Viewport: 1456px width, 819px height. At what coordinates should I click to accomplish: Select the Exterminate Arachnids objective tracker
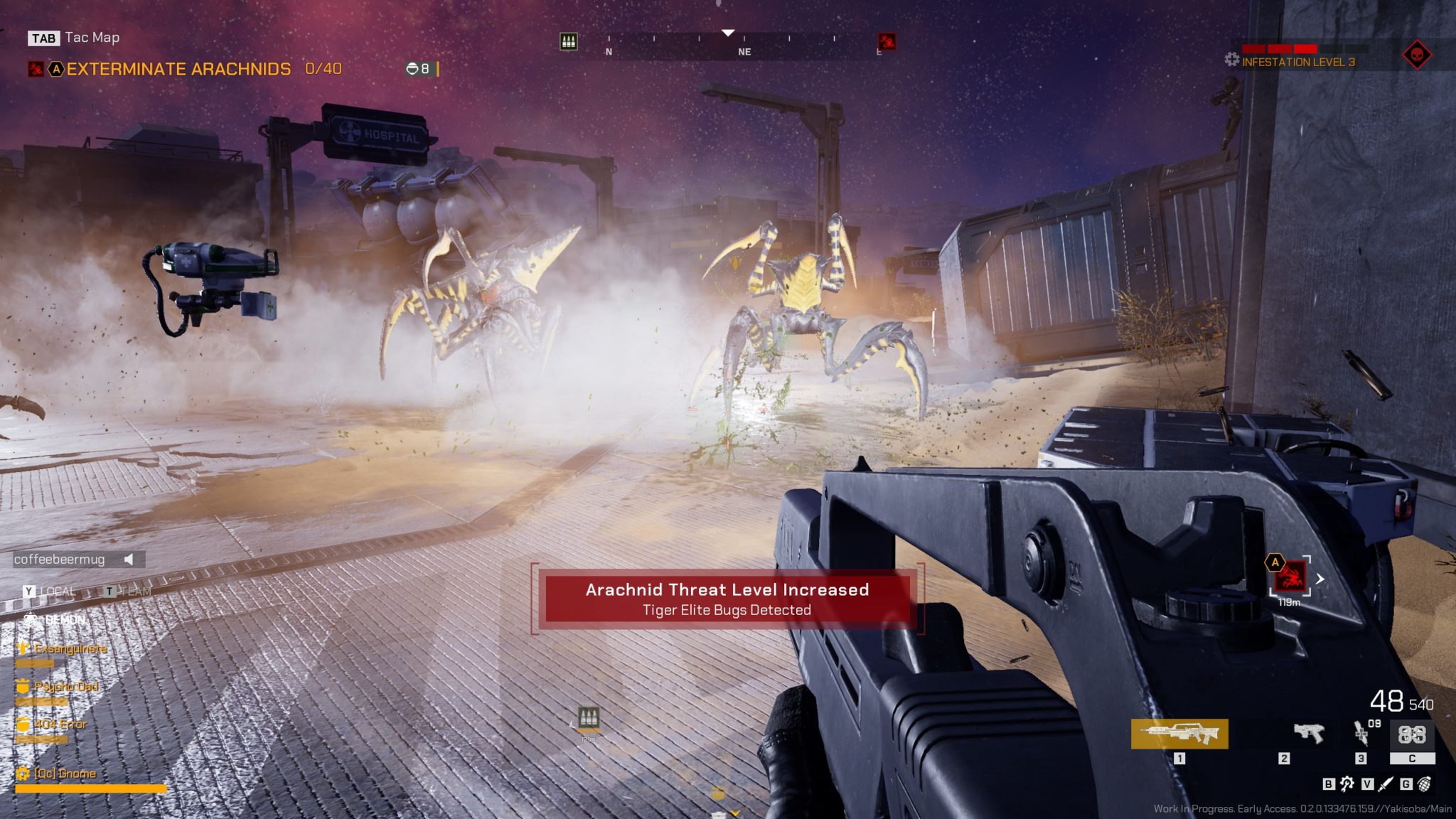point(178,69)
